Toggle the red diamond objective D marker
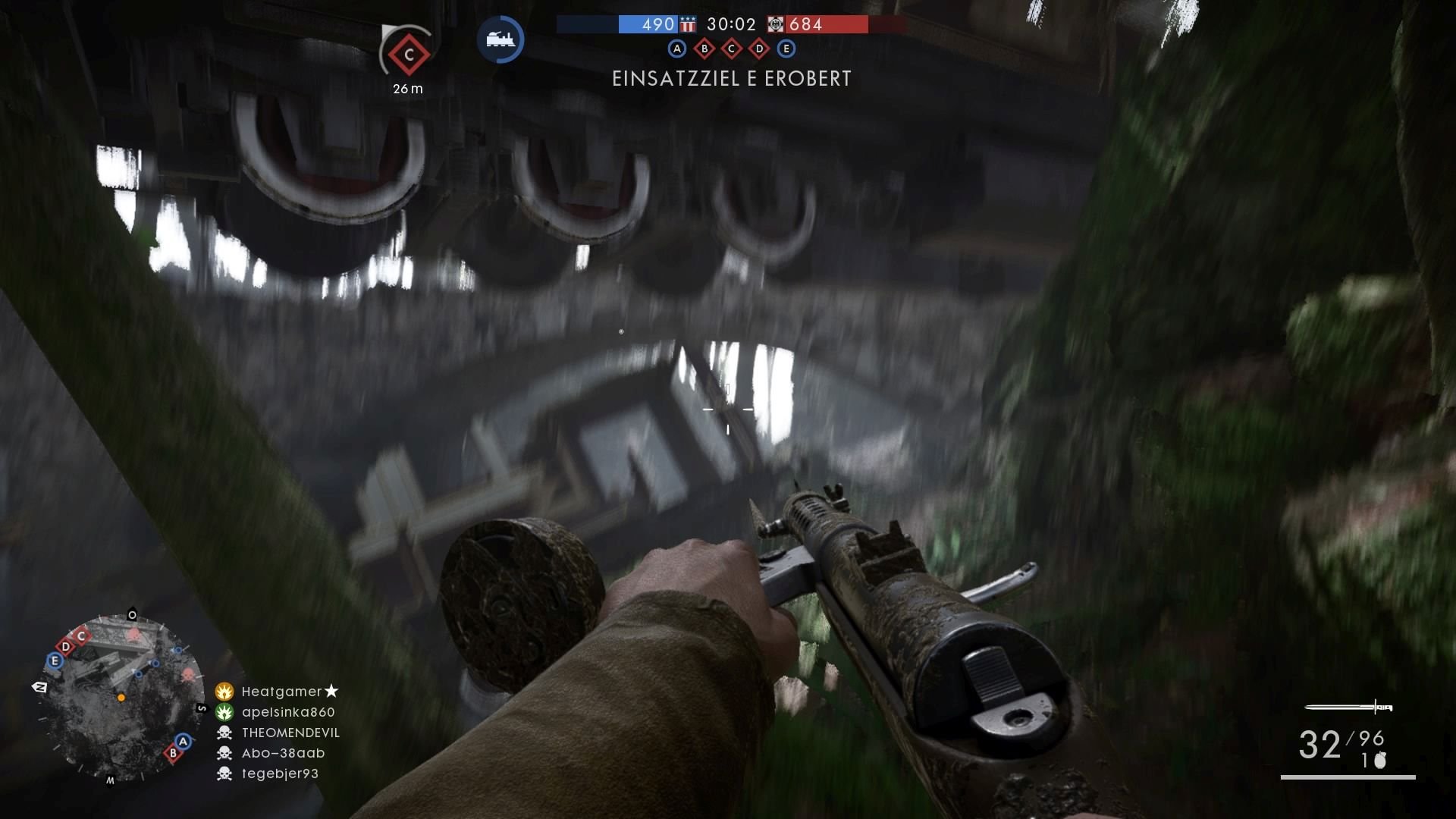The width and height of the screenshot is (1456, 819). 759,49
